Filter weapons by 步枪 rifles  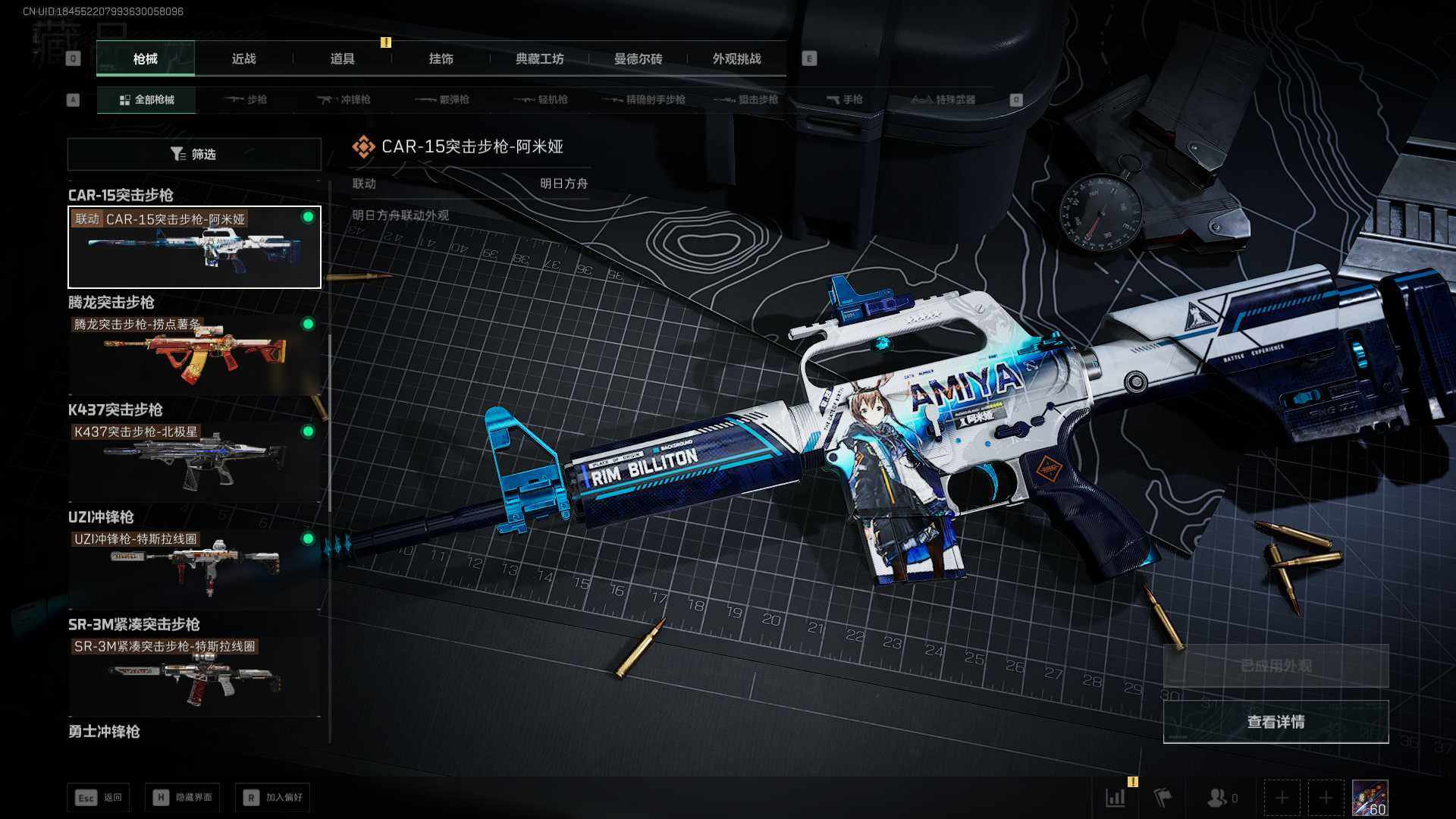tap(247, 99)
